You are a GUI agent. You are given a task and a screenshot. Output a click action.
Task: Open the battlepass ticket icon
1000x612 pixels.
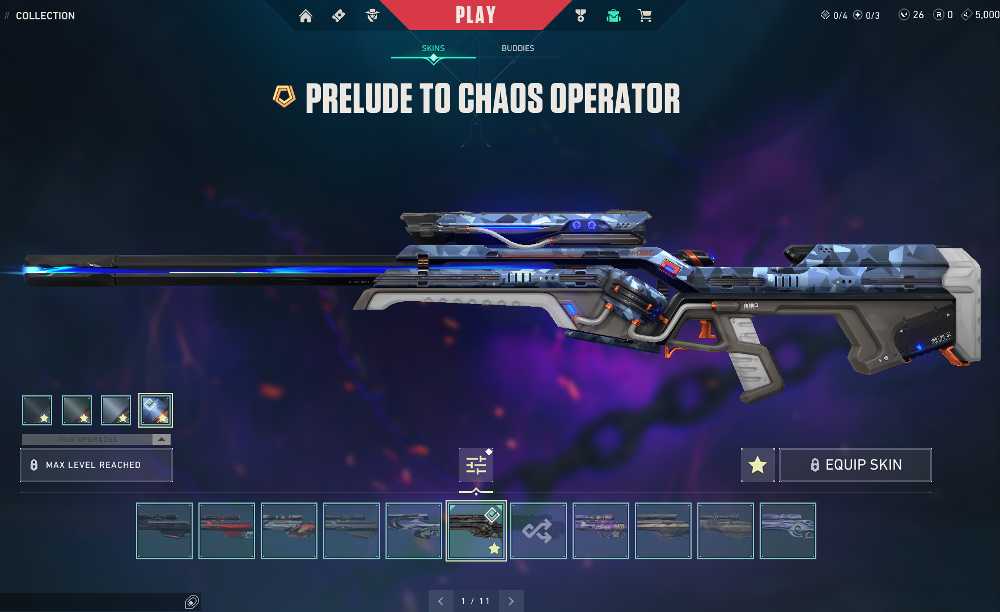(x=338, y=16)
